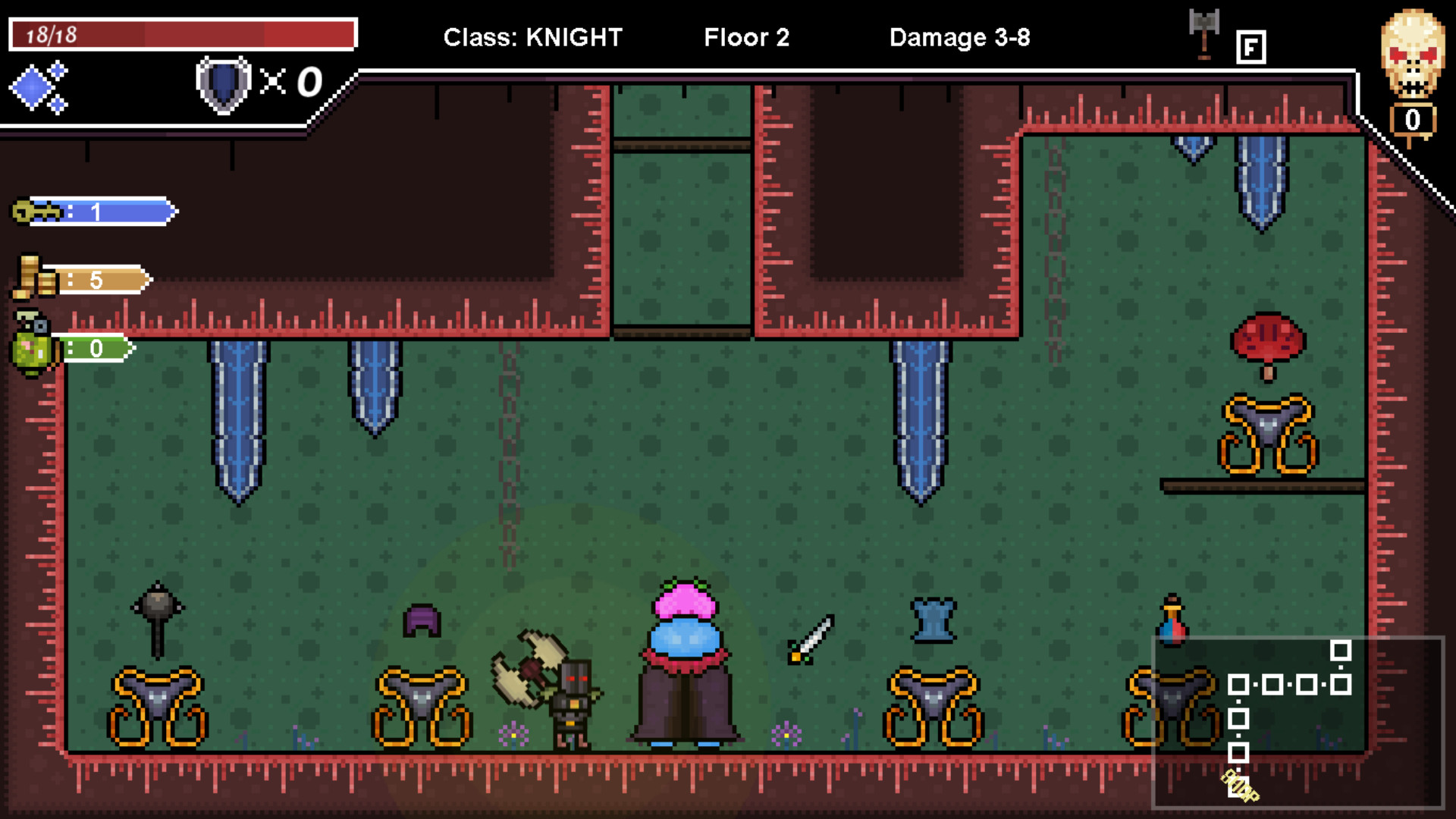
Task: Click the Class: KNIGHT header label
Action: 533,37
